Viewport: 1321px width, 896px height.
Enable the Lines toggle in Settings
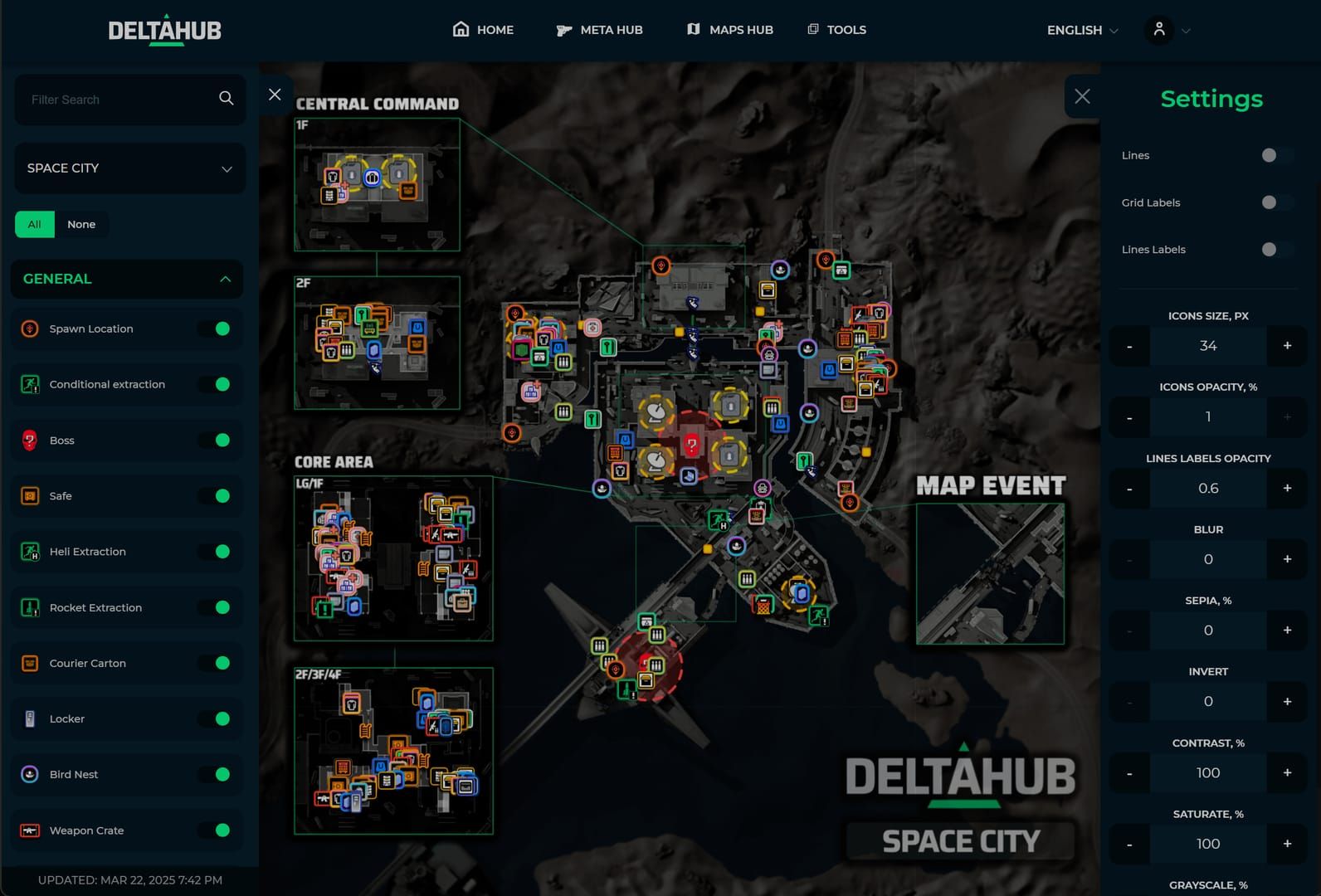coord(1268,155)
